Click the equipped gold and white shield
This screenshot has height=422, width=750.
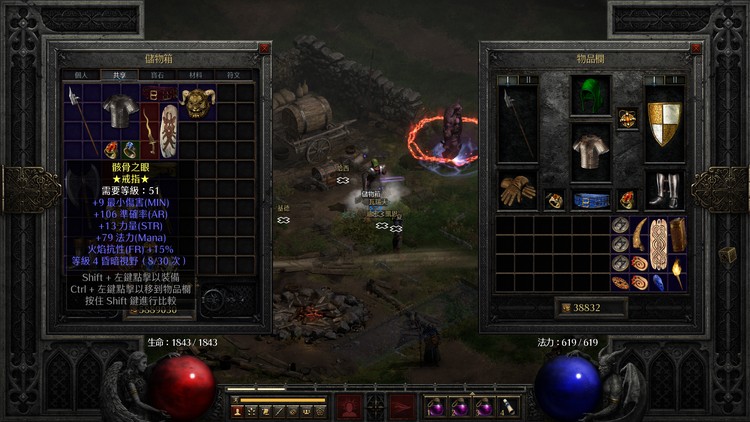(664, 121)
